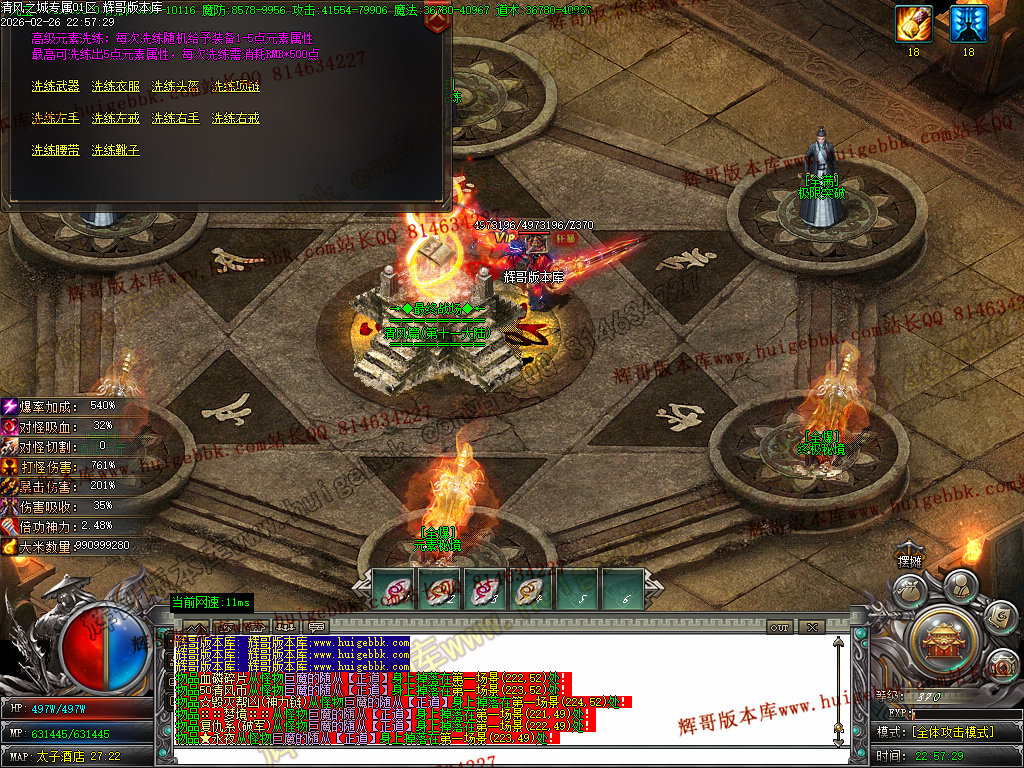The width and height of the screenshot is (1024, 768).
Task: Activate the flaming fist buff icon
Action: pyautogui.click(x=913, y=24)
